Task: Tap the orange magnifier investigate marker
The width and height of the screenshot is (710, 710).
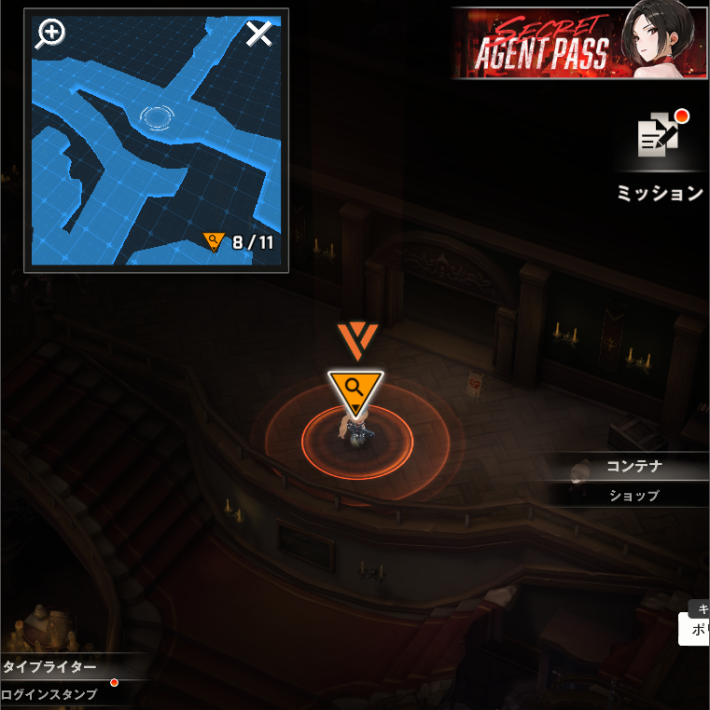Action: pyautogui.click(x=354, y=389)
